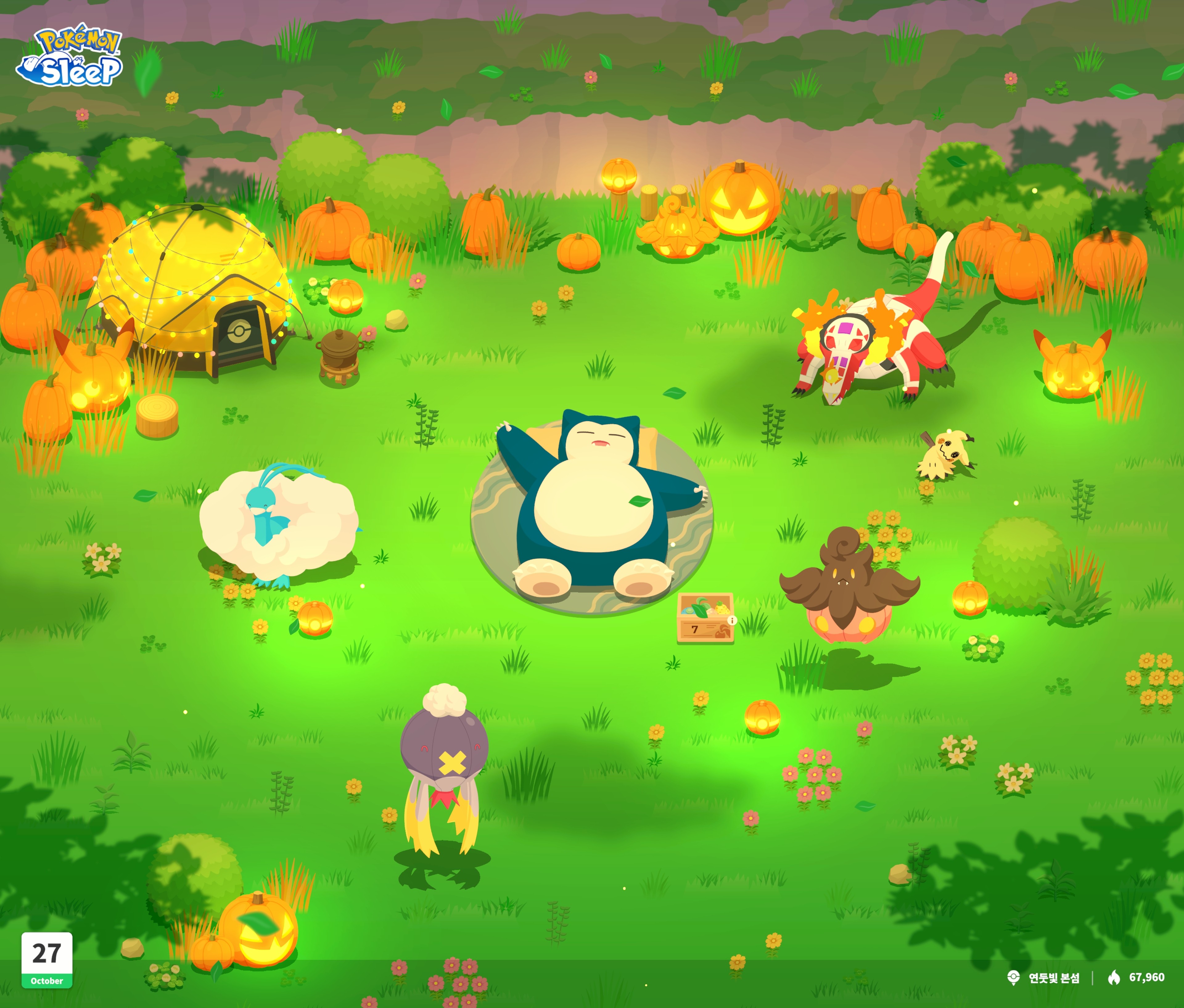This screenshot has width=1184, height=1008.
Task: Select the 연둣빛 본섬 location label
Action: [1053, 978]
